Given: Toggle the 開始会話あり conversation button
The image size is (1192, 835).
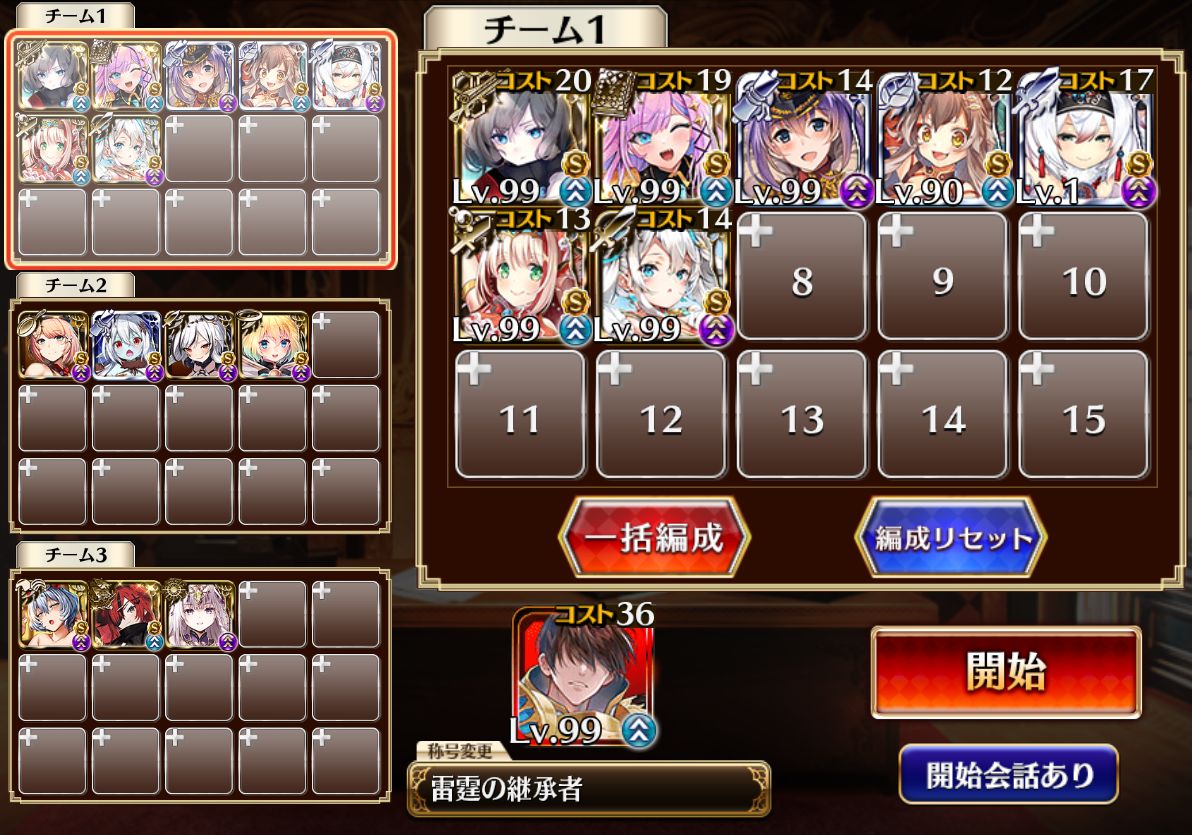Looking at the screenshot, I should [1007, 775].
